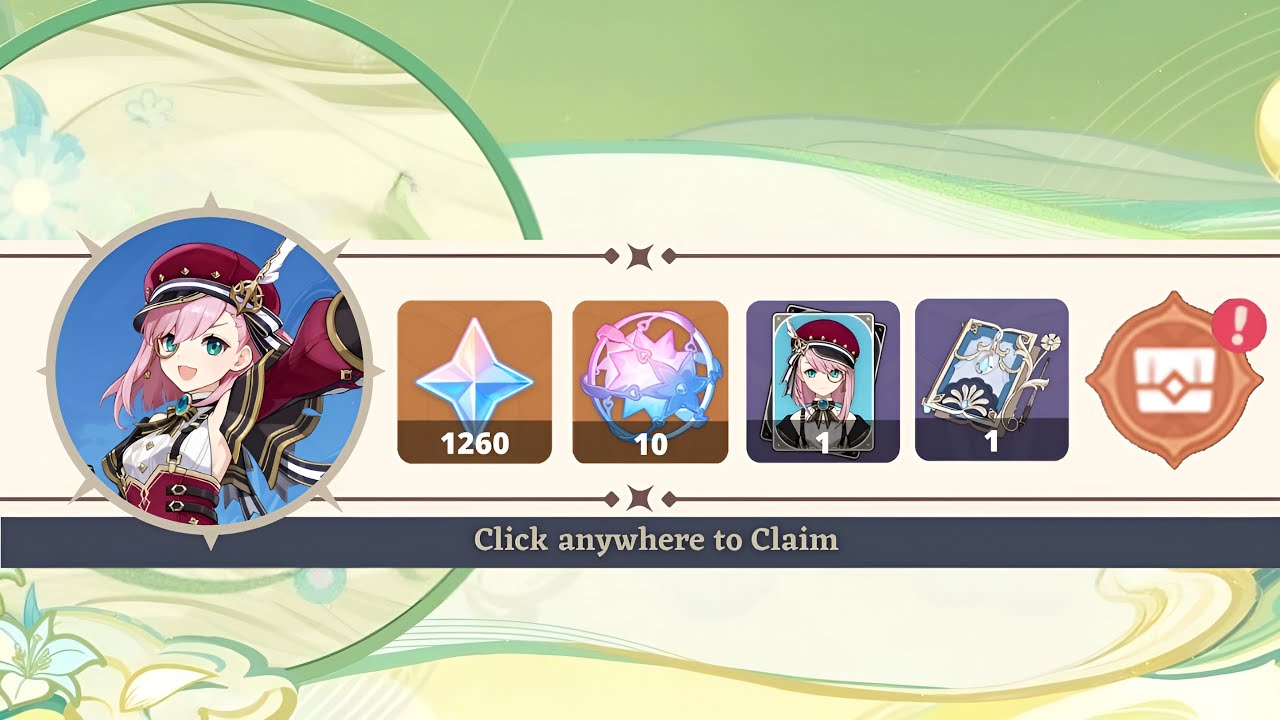Tap the Click anywhere to Claim bar
Screen dimensions: 1280x720
click(x=640, y=539)
